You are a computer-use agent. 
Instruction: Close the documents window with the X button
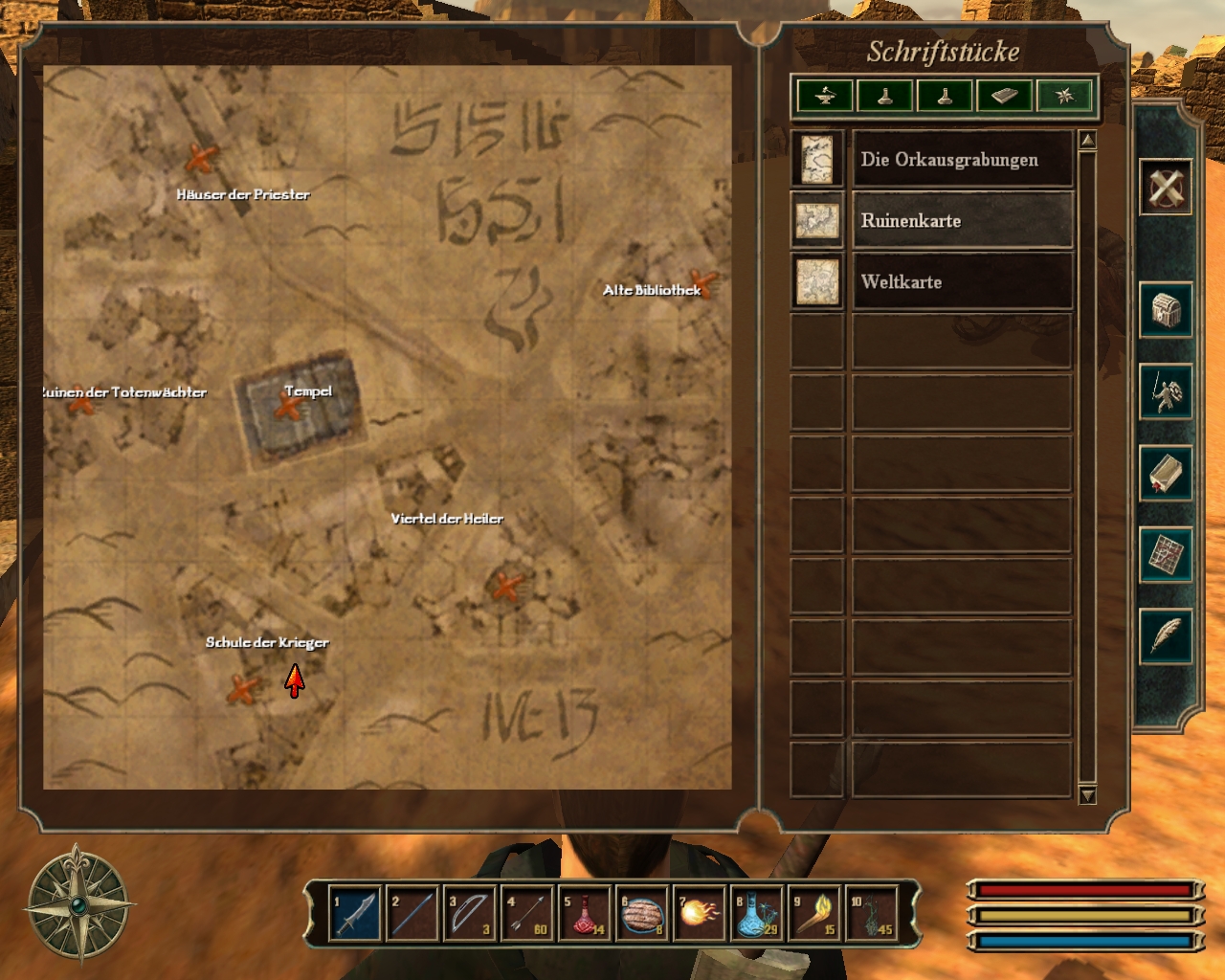1166,186
